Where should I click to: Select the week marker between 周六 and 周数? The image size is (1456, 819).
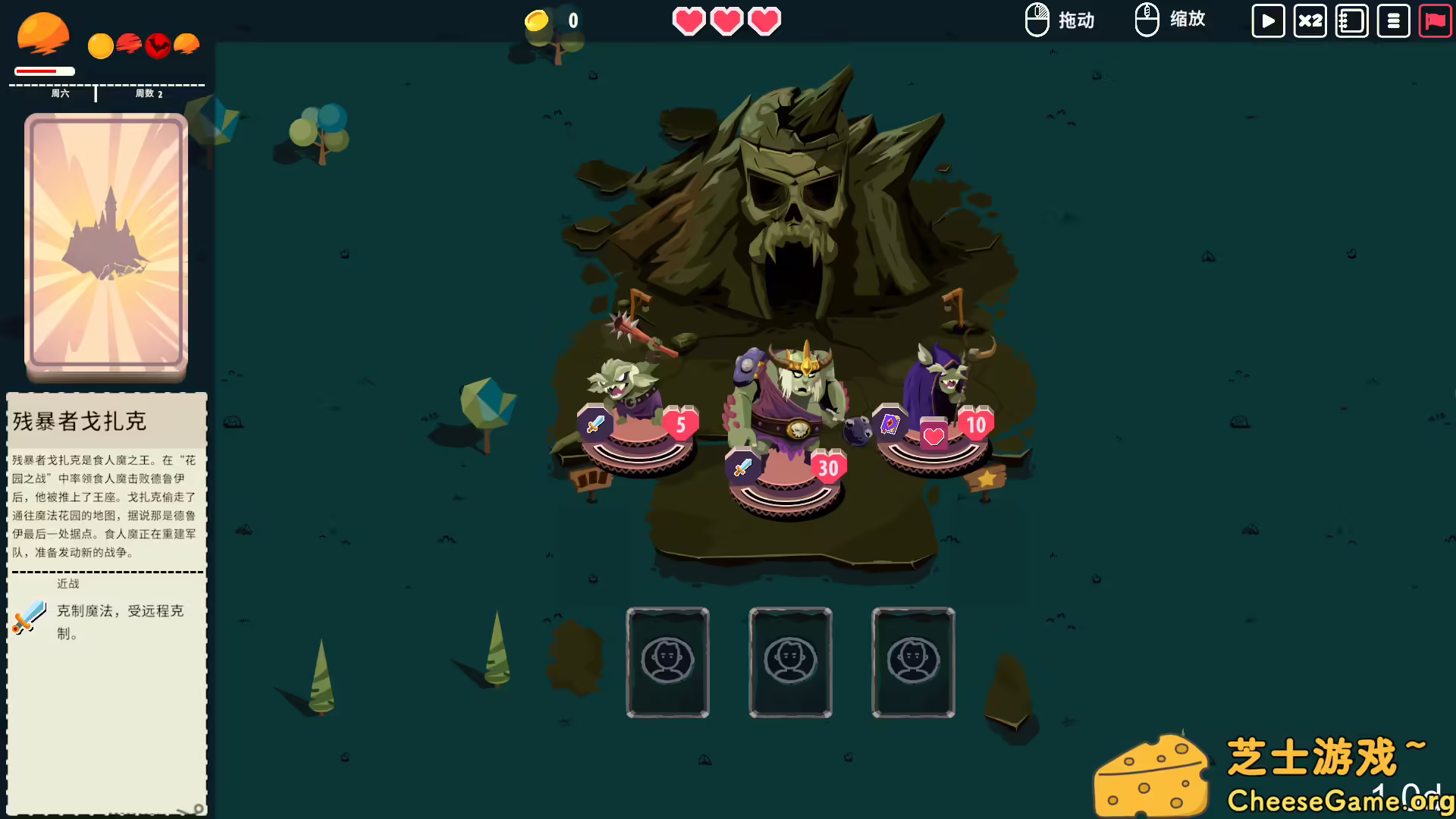95,93
